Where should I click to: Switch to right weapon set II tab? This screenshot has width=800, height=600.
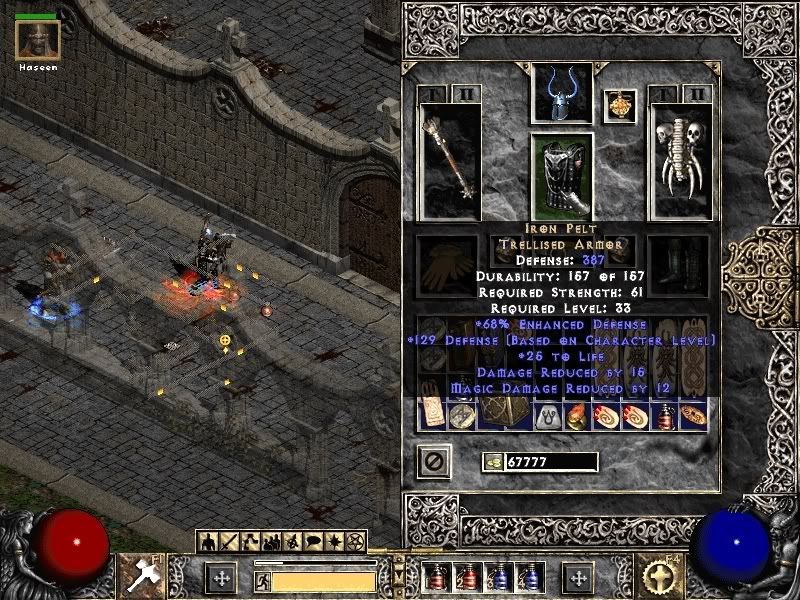coord(697,94)
